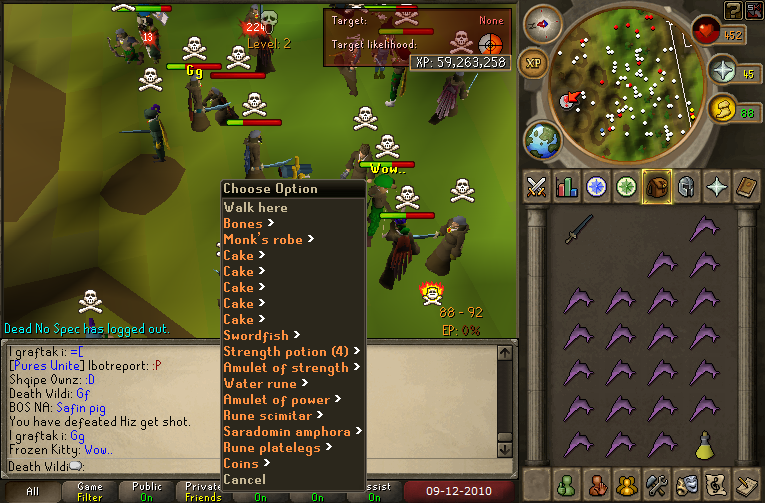Screen dimensions: 765x503
Task: Choose Walk here in the options menu
Action: coord(256,207)
